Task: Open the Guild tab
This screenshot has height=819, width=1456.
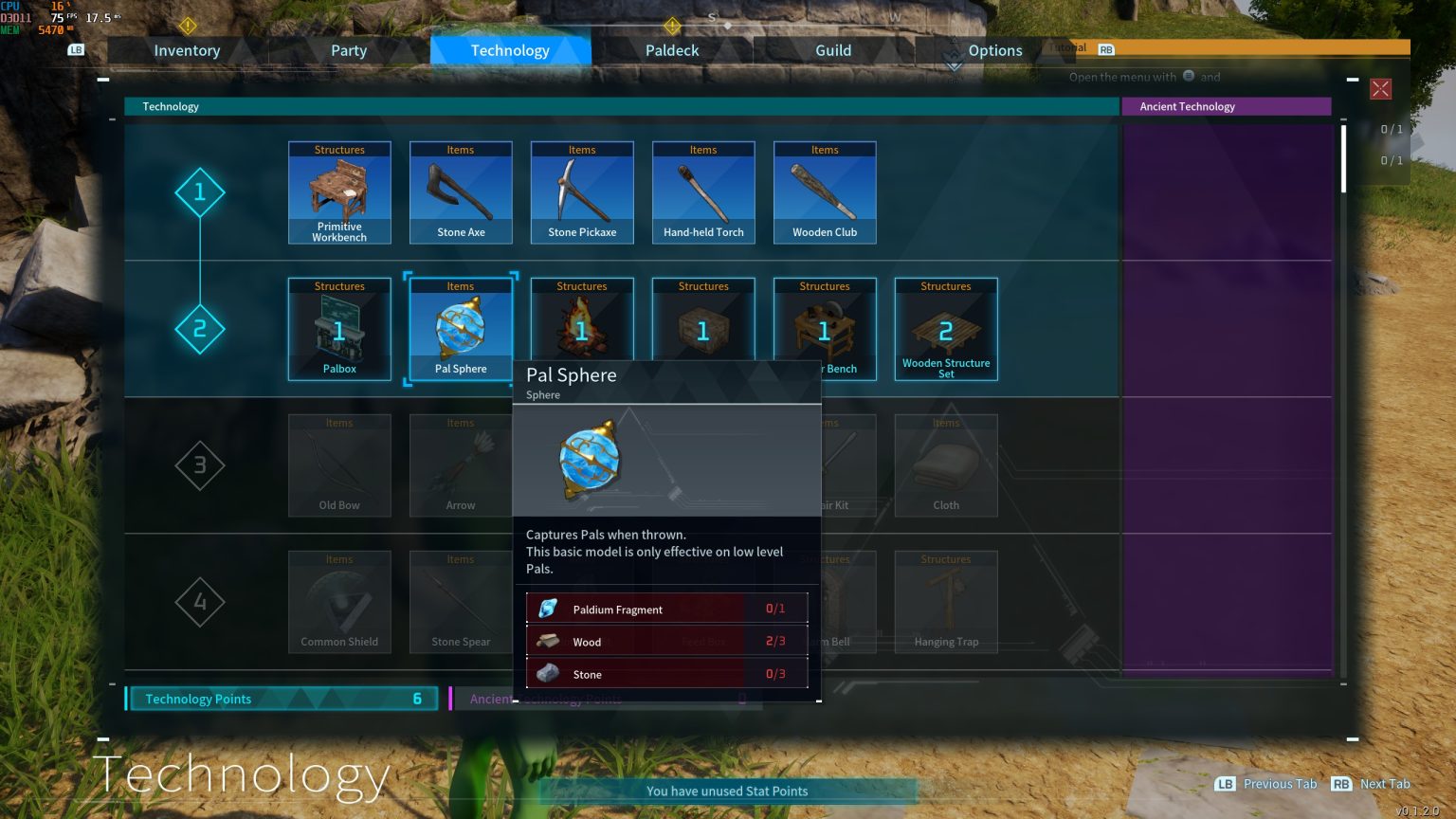Action: 832,50
